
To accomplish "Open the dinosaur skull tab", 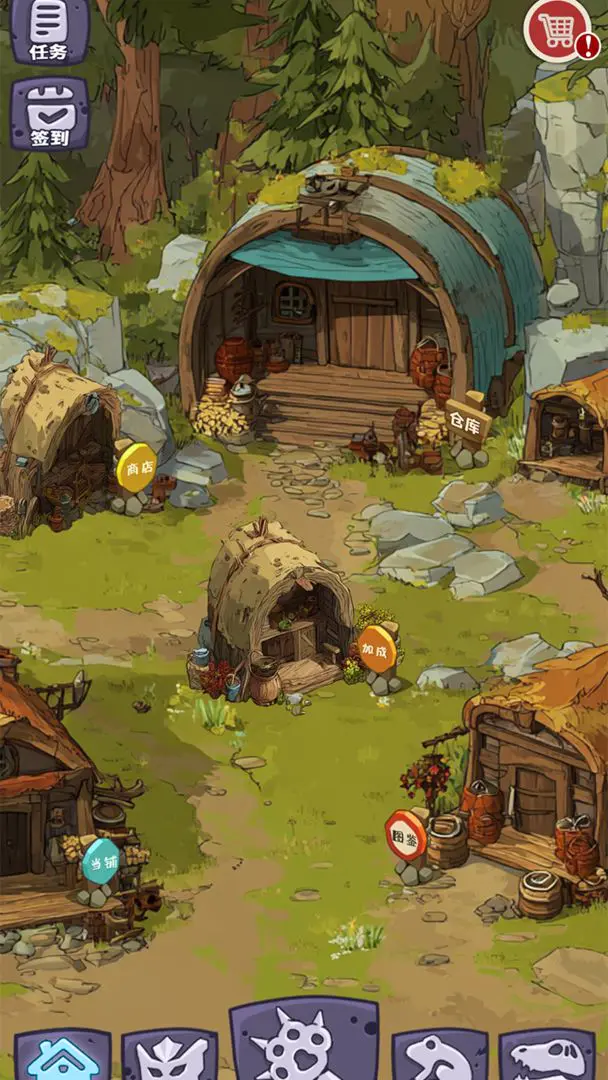I will (546, 1056).
